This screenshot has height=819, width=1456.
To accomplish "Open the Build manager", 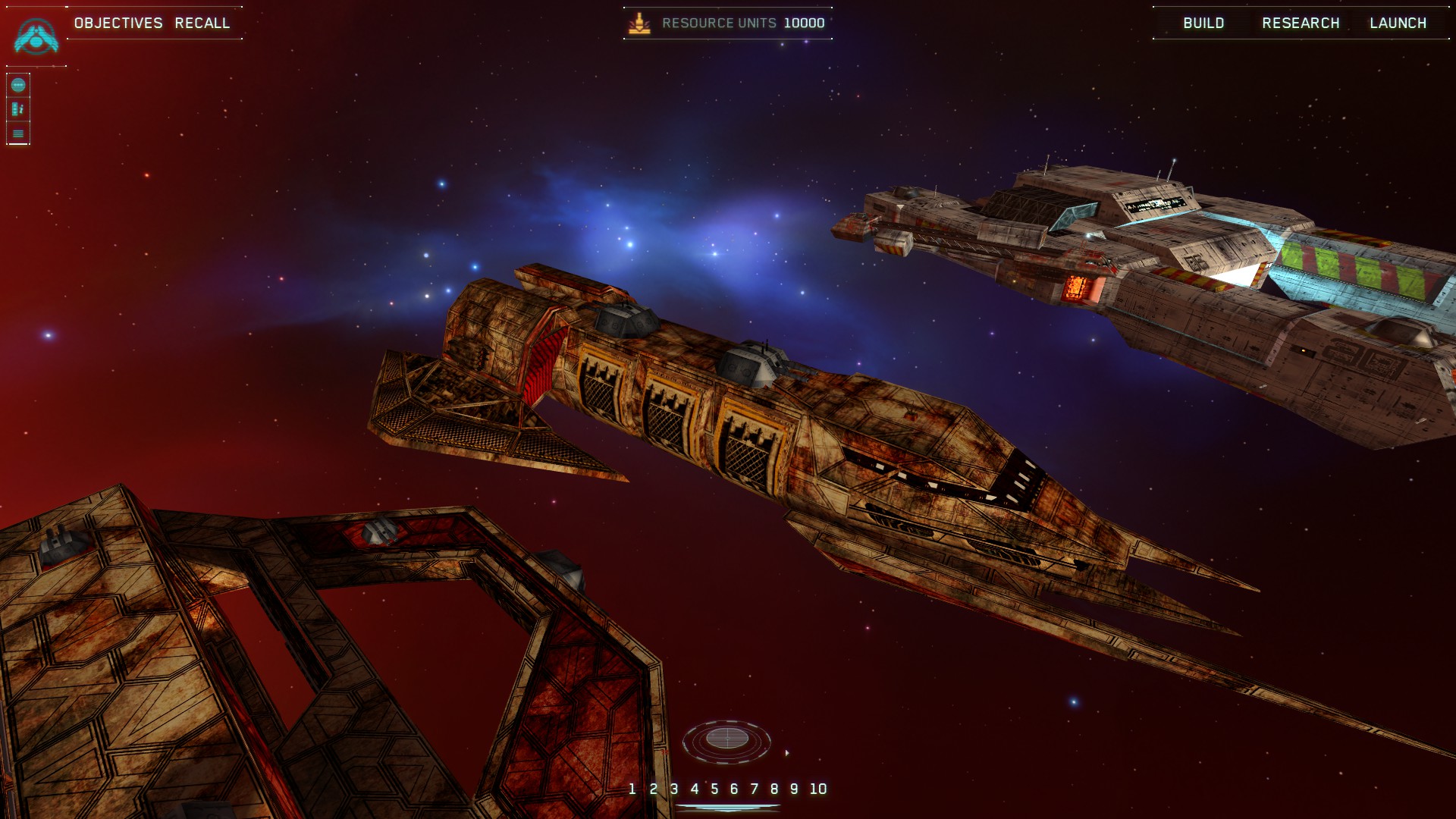I will coord(1203,23).
